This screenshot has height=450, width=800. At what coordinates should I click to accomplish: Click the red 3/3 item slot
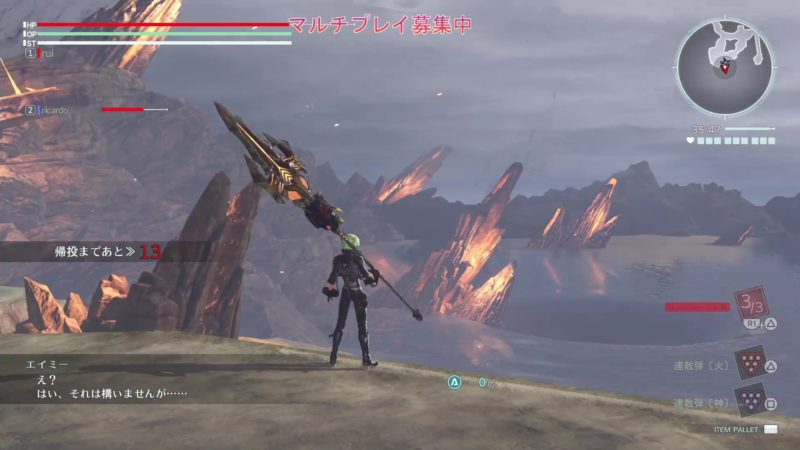(750, 303)
